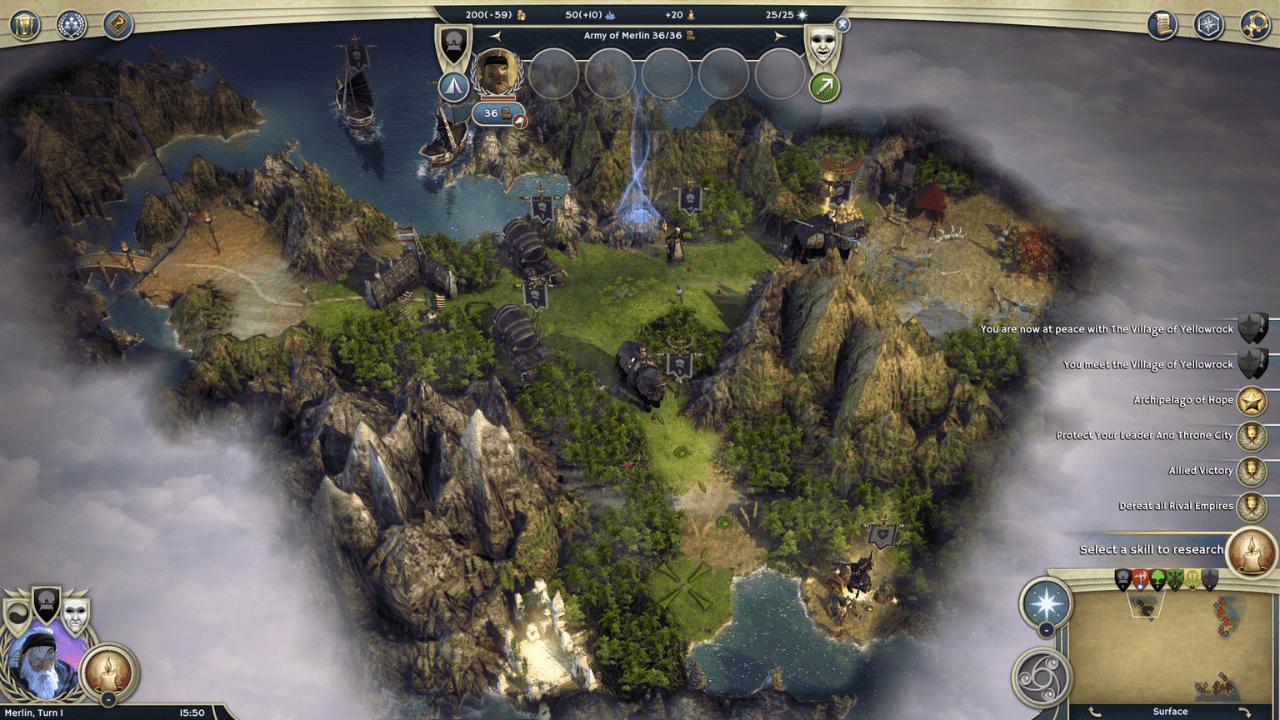Click Merlin's leader portrait
The width and height of the screenshot is (1280, 720).
coord(43,663)
